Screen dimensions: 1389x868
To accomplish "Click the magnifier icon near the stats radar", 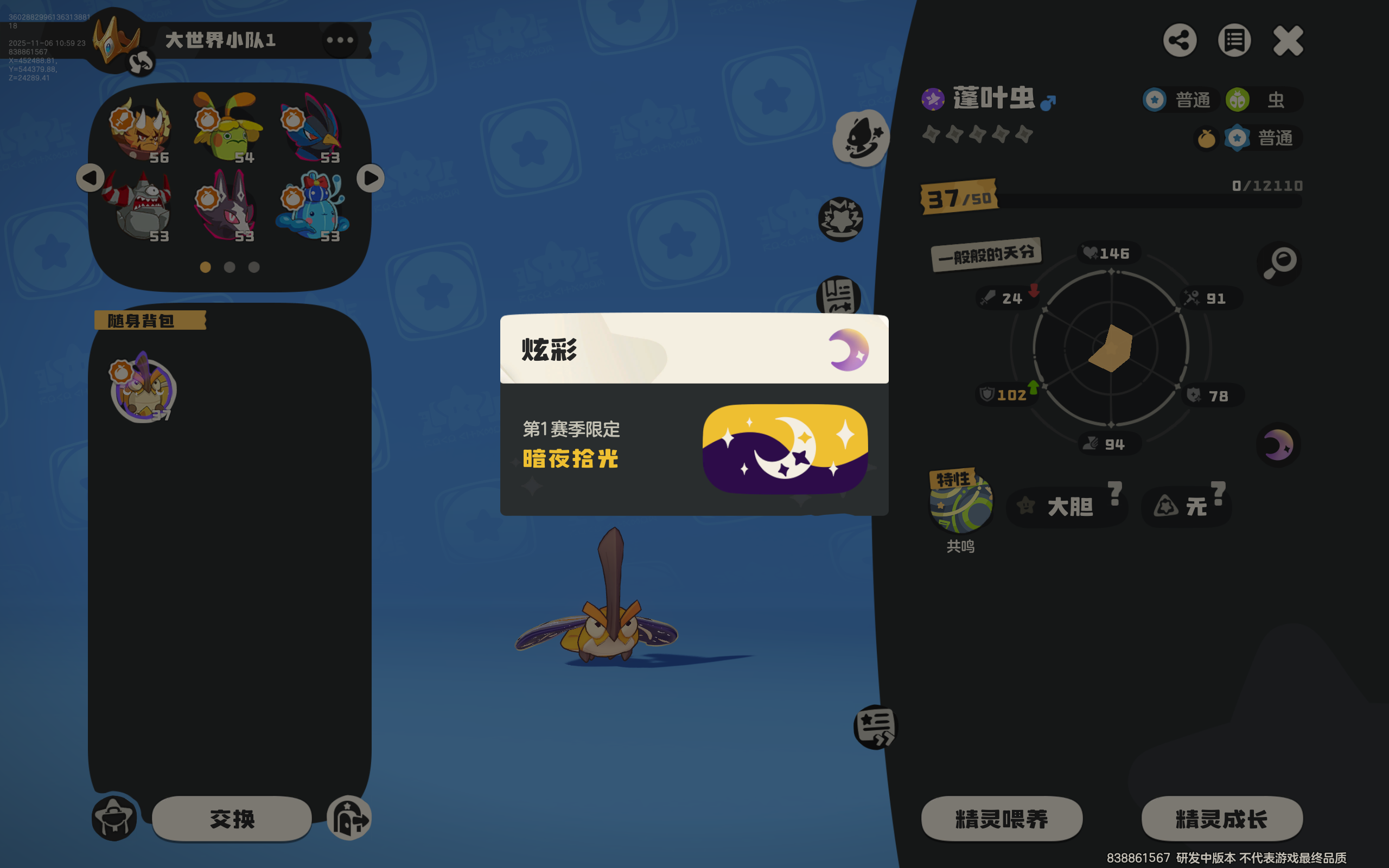I will (1279, 262).
